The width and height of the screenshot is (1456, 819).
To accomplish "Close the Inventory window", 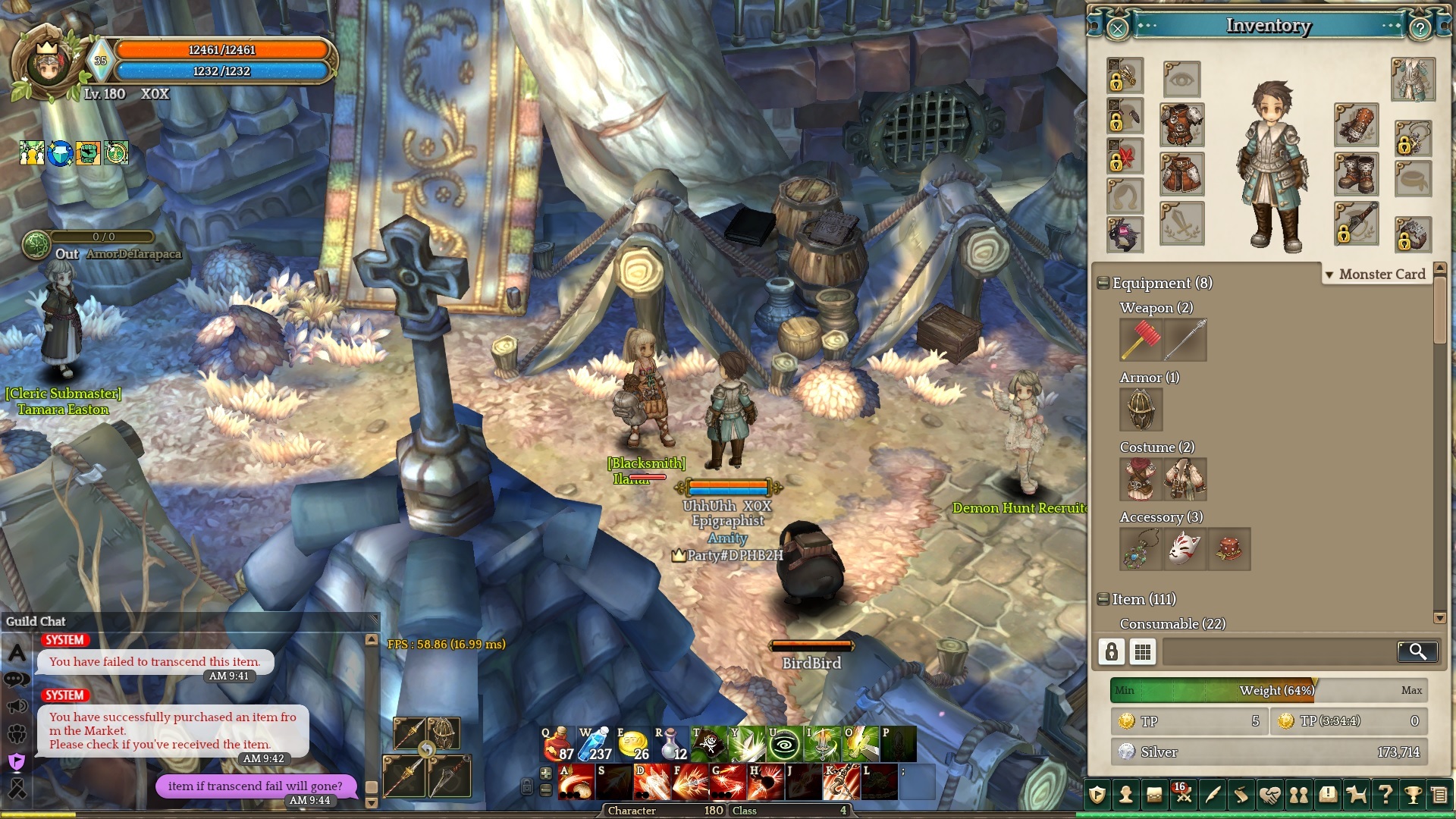I will pyautogui.click(x=1117, y=29).
